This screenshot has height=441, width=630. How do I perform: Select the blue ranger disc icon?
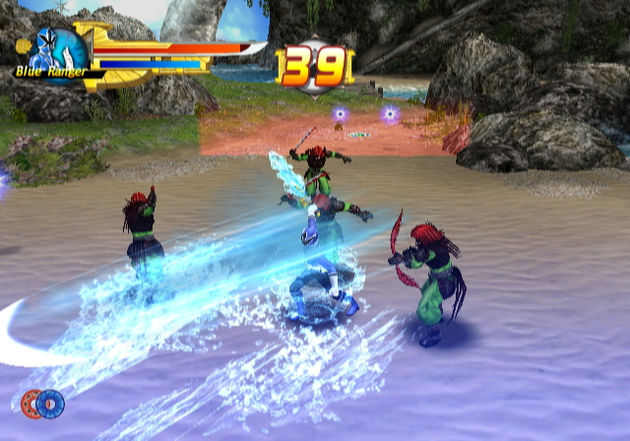50,403
